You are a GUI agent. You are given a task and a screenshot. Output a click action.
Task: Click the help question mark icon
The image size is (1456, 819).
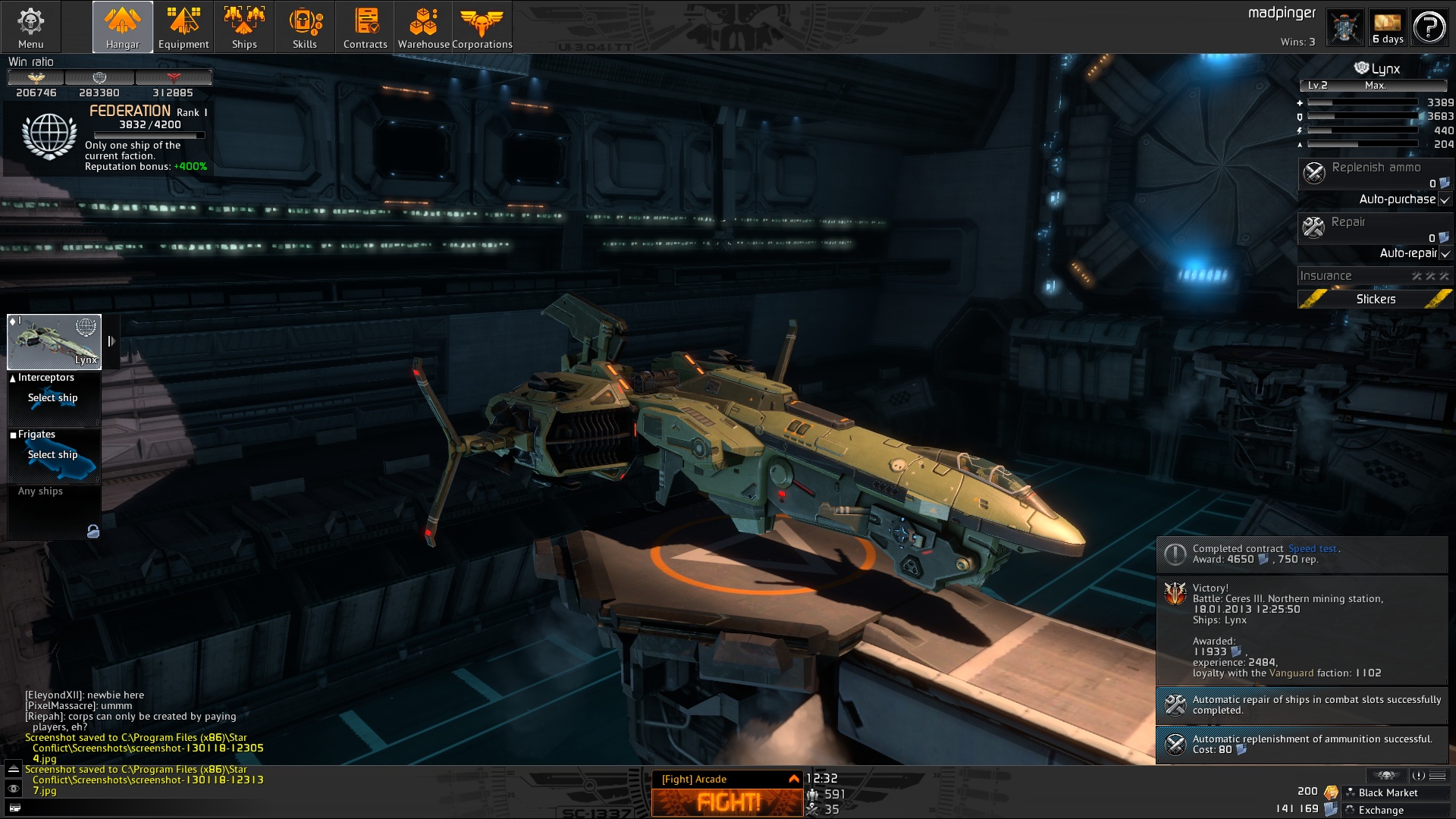tap(1429, 27)
